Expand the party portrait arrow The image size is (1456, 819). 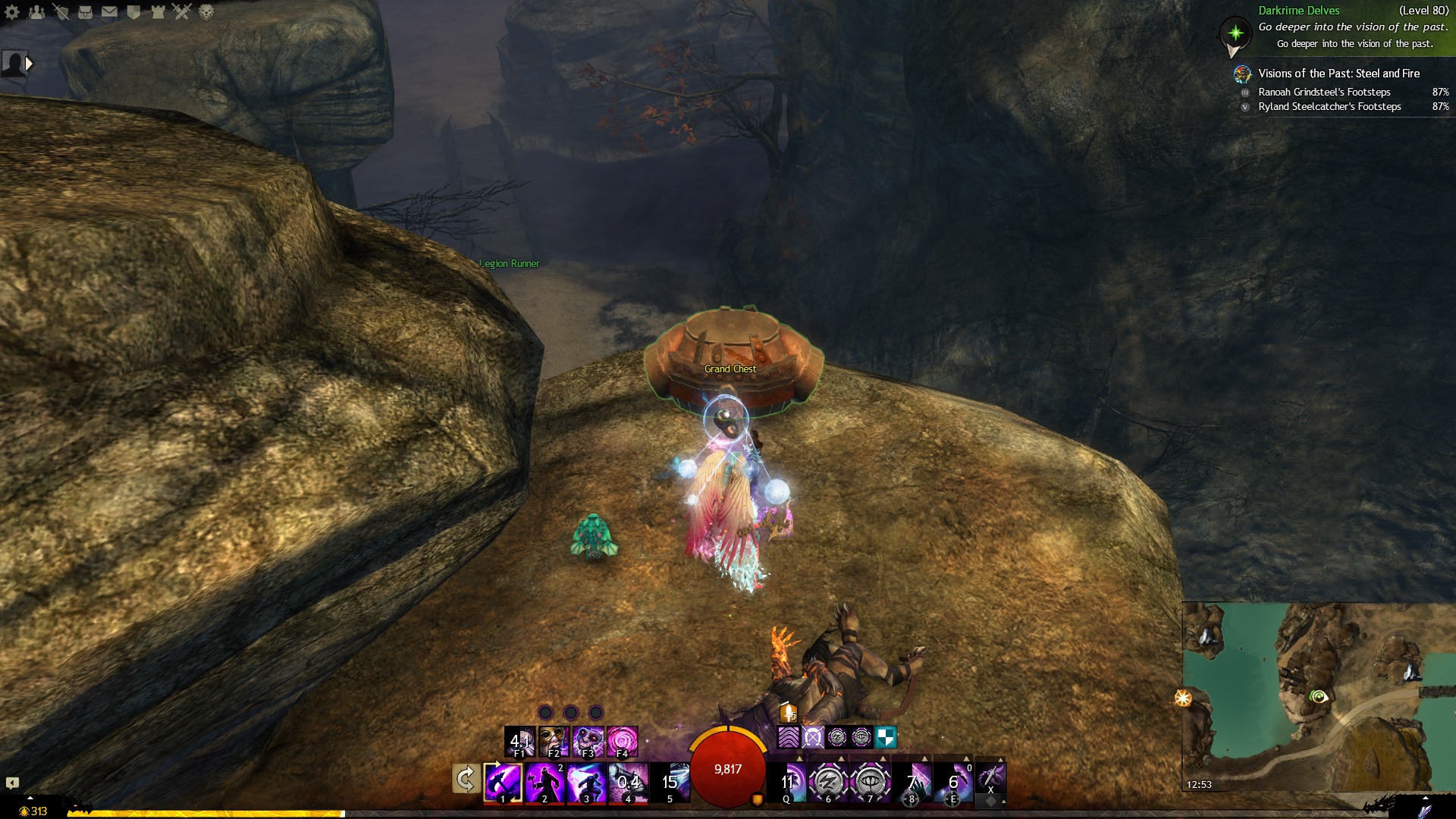tap(29, 64)
